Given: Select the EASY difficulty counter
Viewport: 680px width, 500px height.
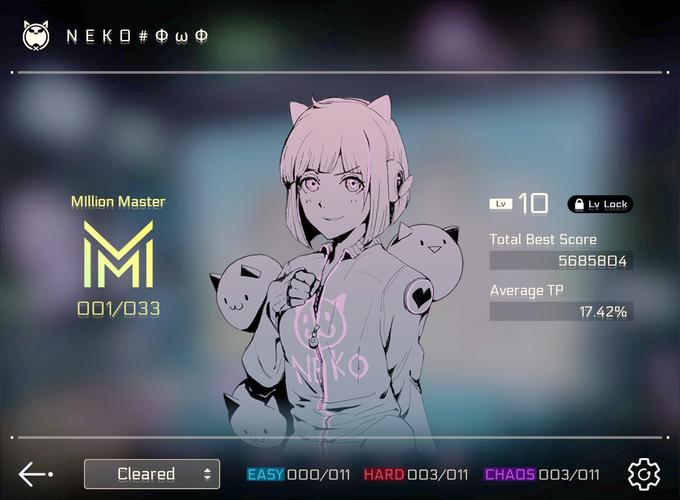Looking at the screenshot, I should [298, 475].
